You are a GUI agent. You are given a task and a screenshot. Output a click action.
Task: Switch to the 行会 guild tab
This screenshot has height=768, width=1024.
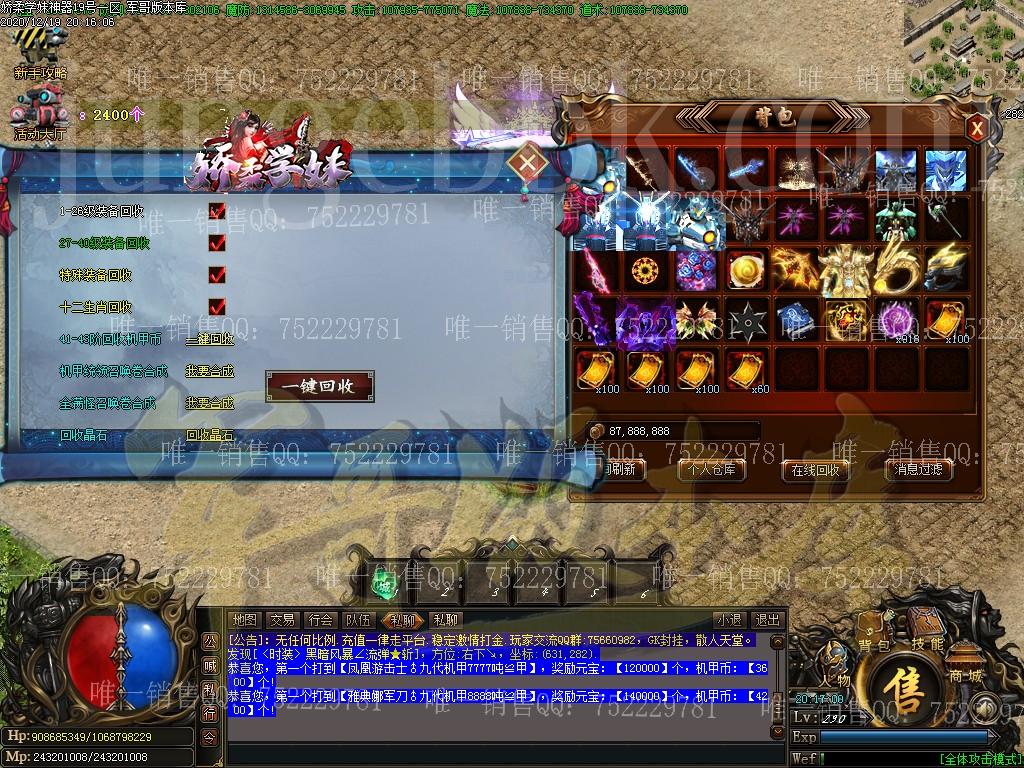click(321, 620)
